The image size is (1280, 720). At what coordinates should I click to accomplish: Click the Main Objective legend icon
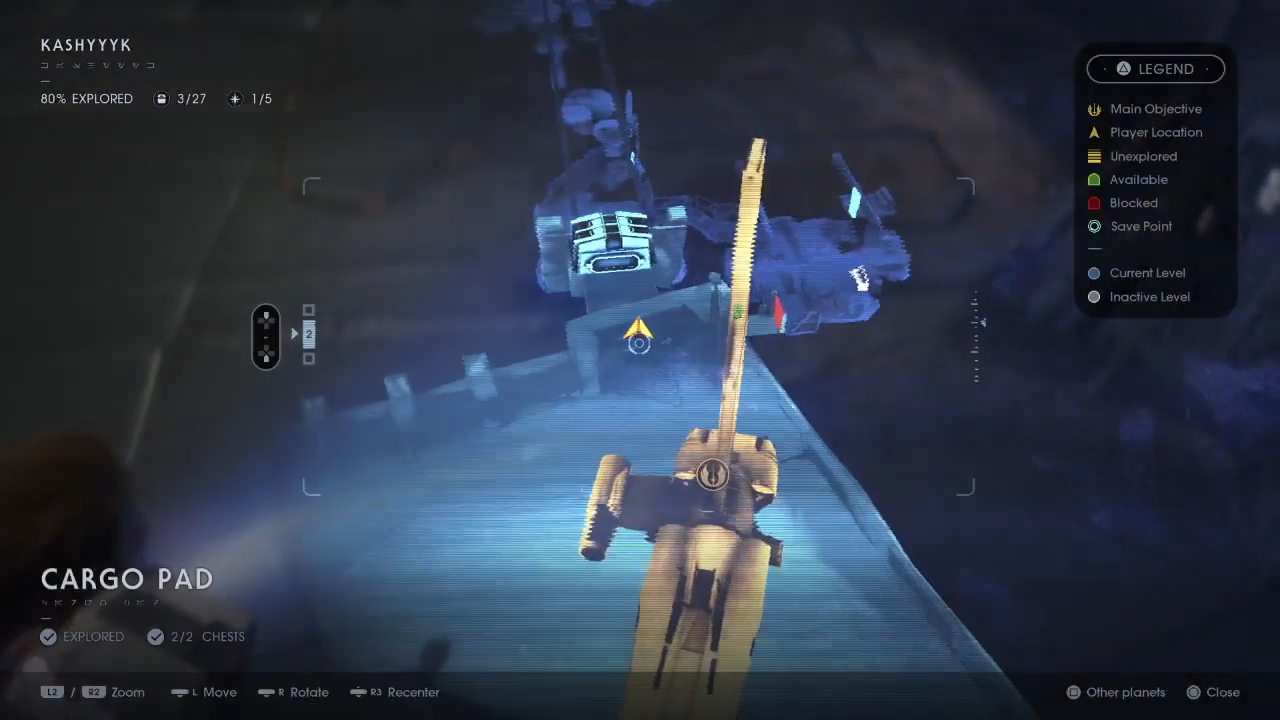(x=1094, y=109)
